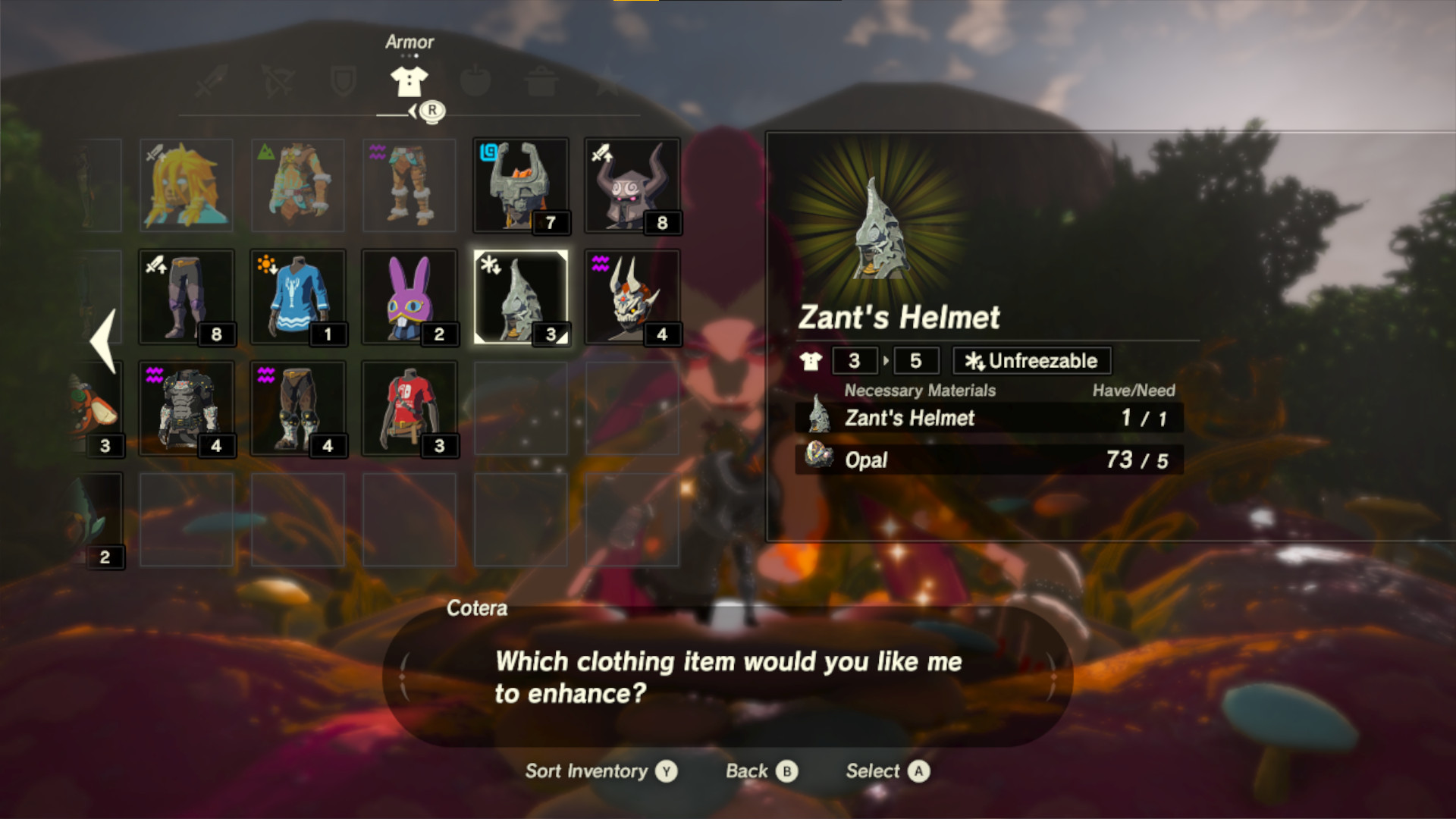
Task: Open the weapons inventory tab icon
Action: tap(210, 82)
